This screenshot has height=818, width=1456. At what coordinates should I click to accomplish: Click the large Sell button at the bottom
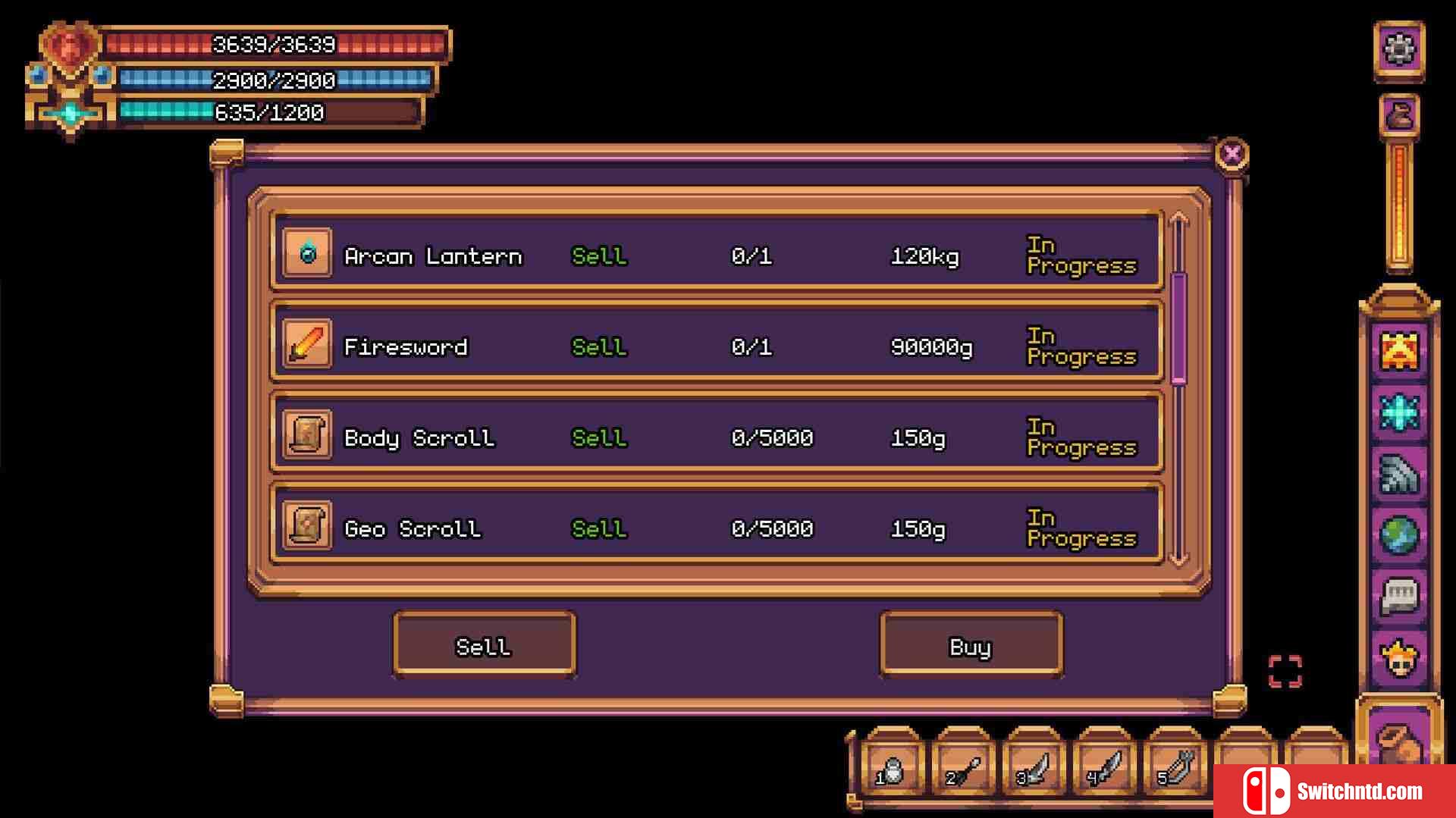[x=484, y=646]
